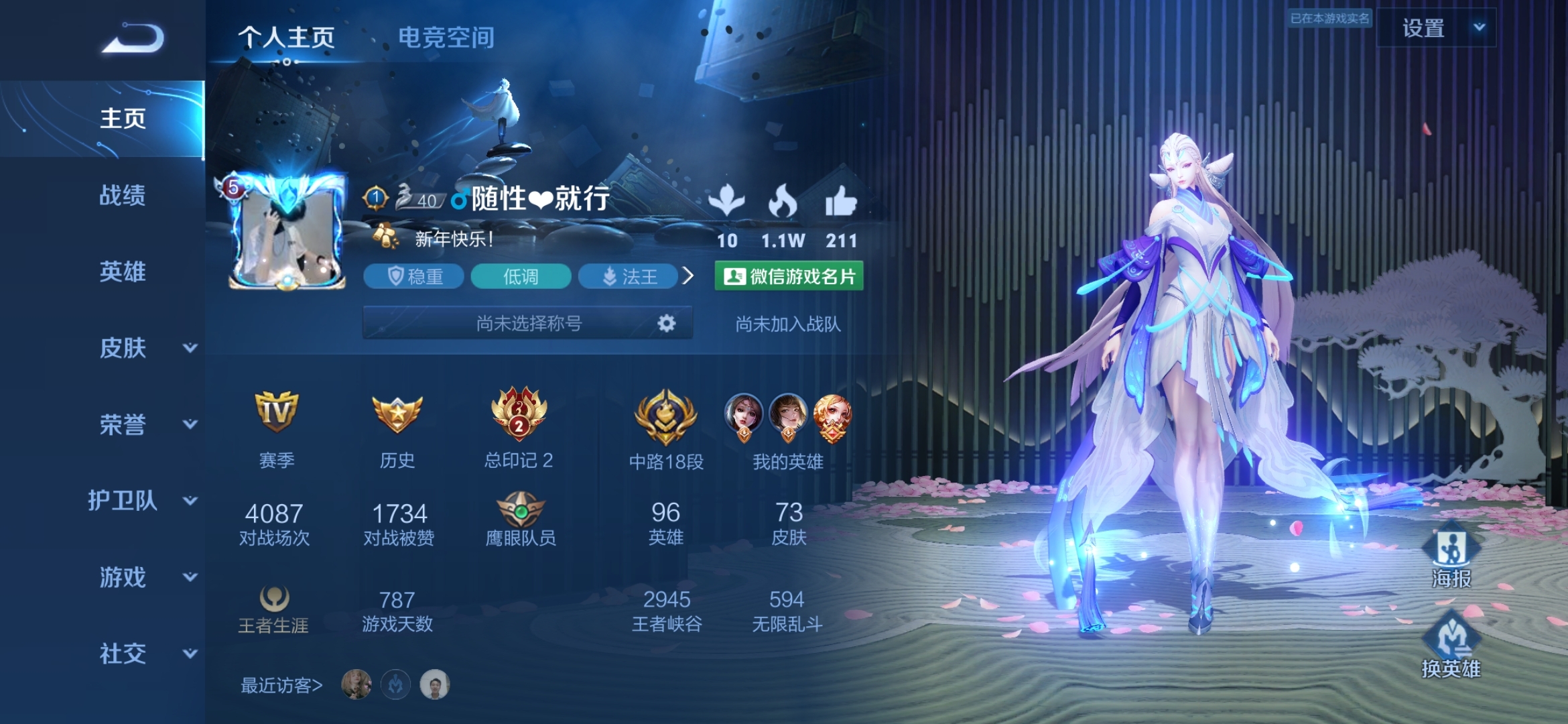Show more tags with the arrow after 法王
The height and width of the screenshot is (724, 1568).
688,276
